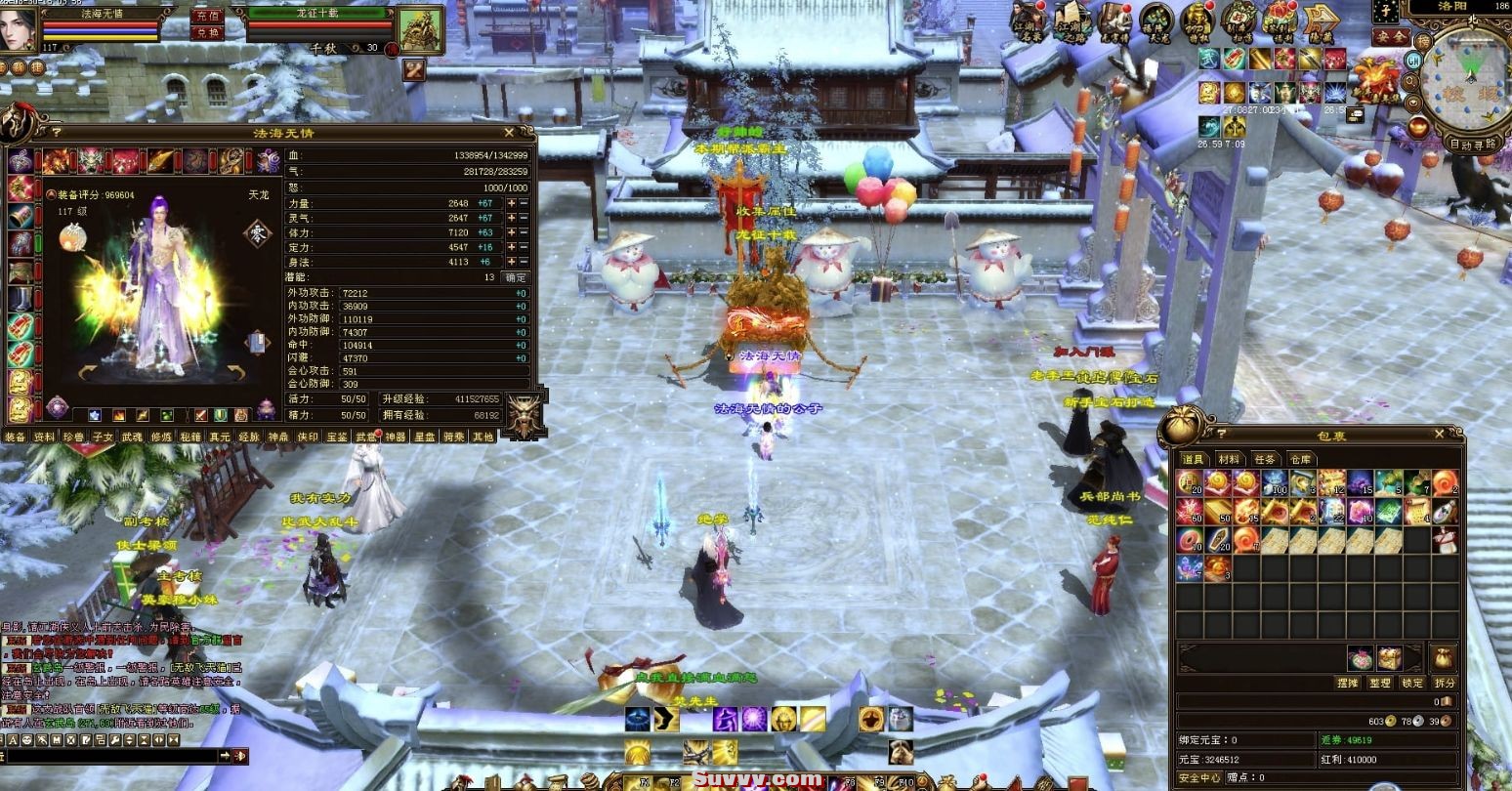Expand the chat panel with its arrow button
This screenshot has height=791, width=1512.
point(226,756)
